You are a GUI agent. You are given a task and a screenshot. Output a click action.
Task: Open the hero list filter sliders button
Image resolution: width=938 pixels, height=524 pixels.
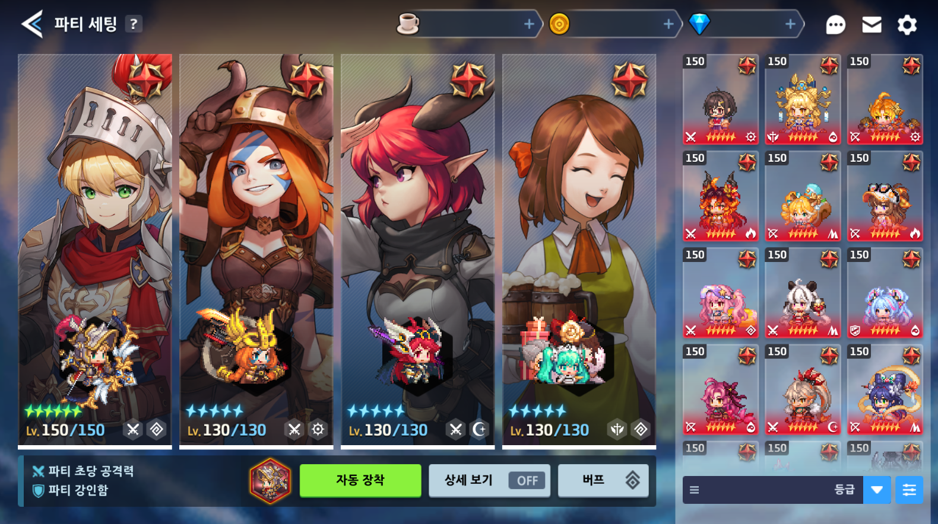click(909, 489)
